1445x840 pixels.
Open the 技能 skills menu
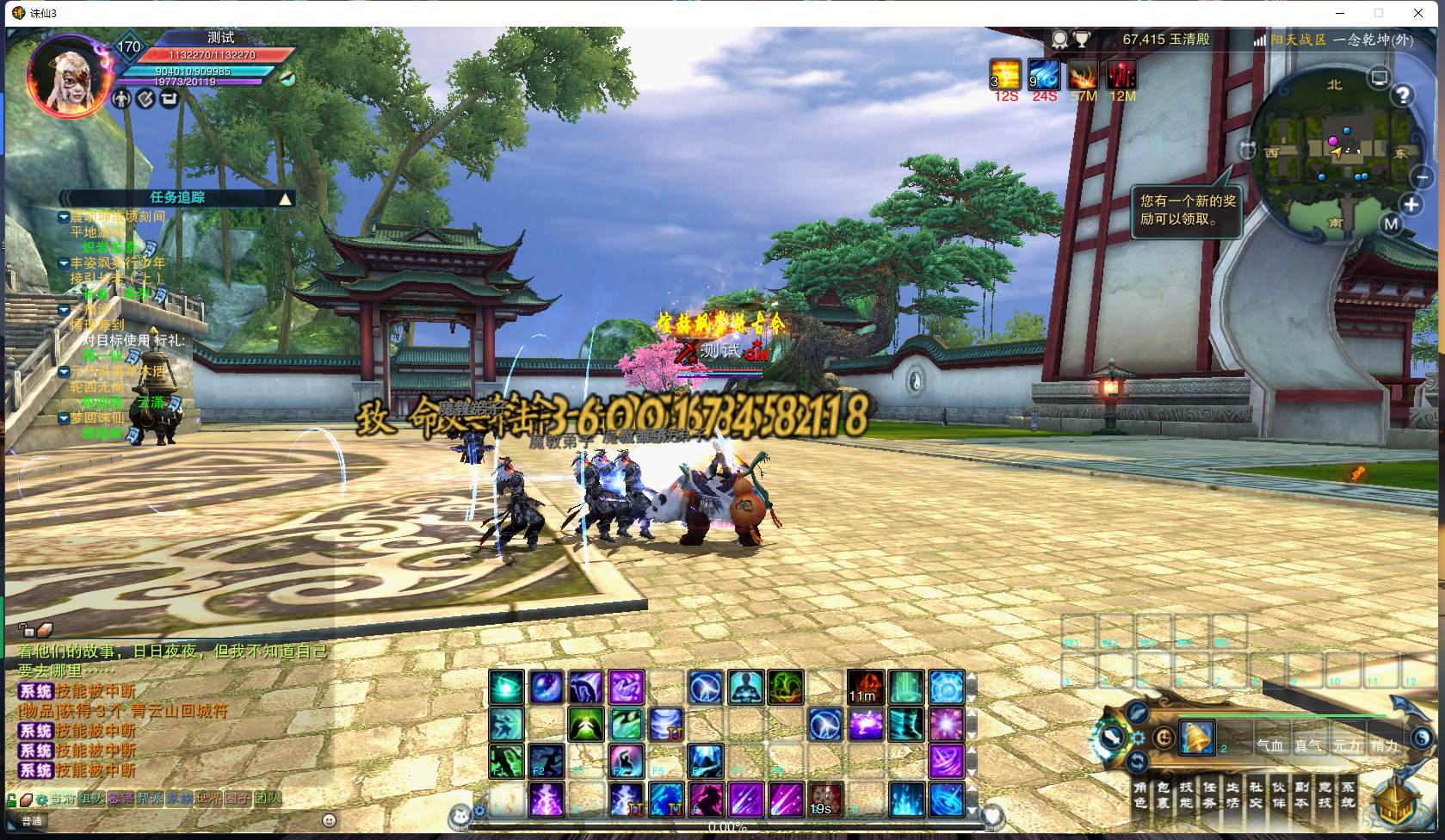[x=1187, y=794]
